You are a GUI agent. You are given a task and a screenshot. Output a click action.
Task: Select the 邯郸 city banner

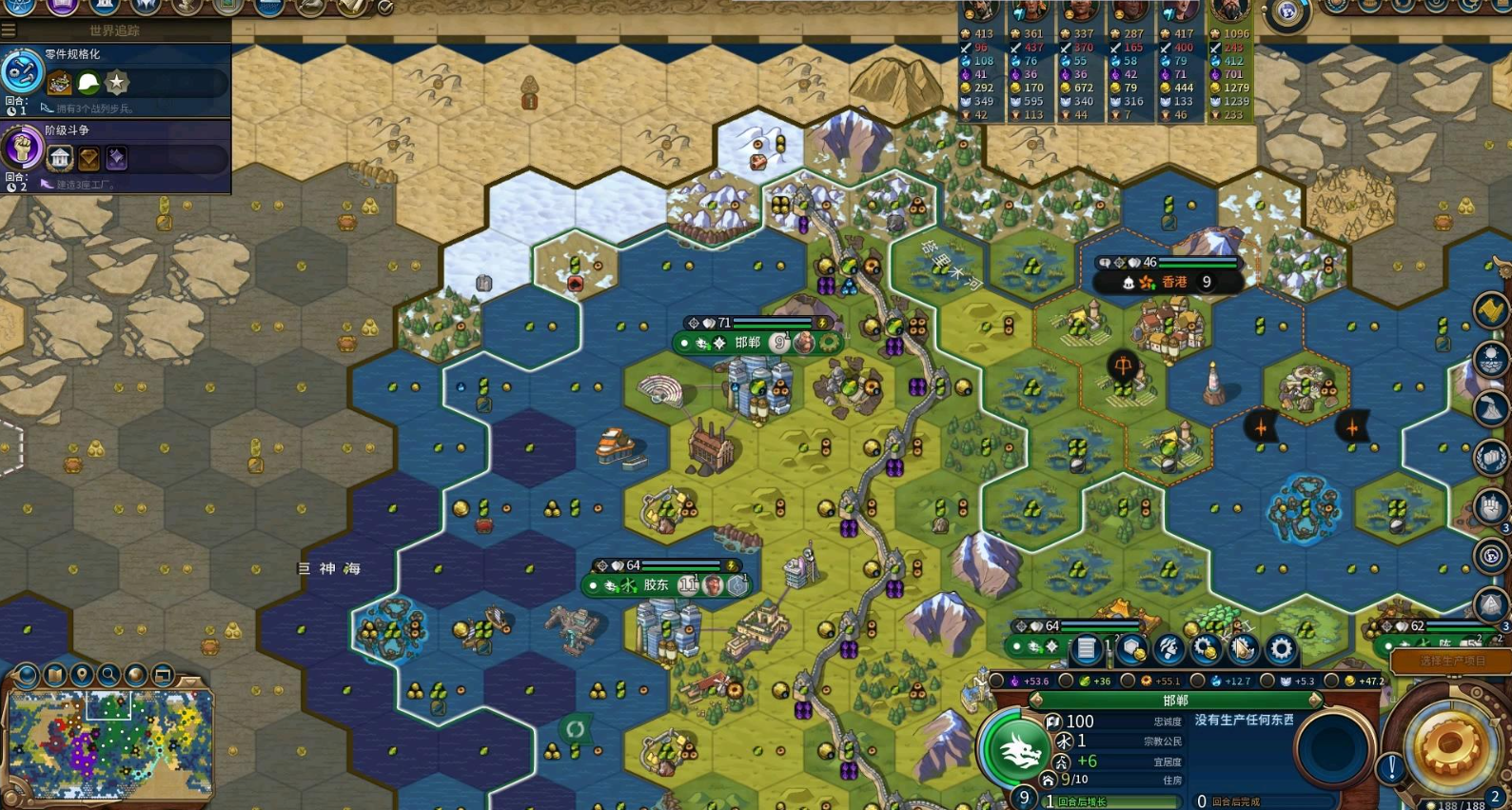pos(747,343)
